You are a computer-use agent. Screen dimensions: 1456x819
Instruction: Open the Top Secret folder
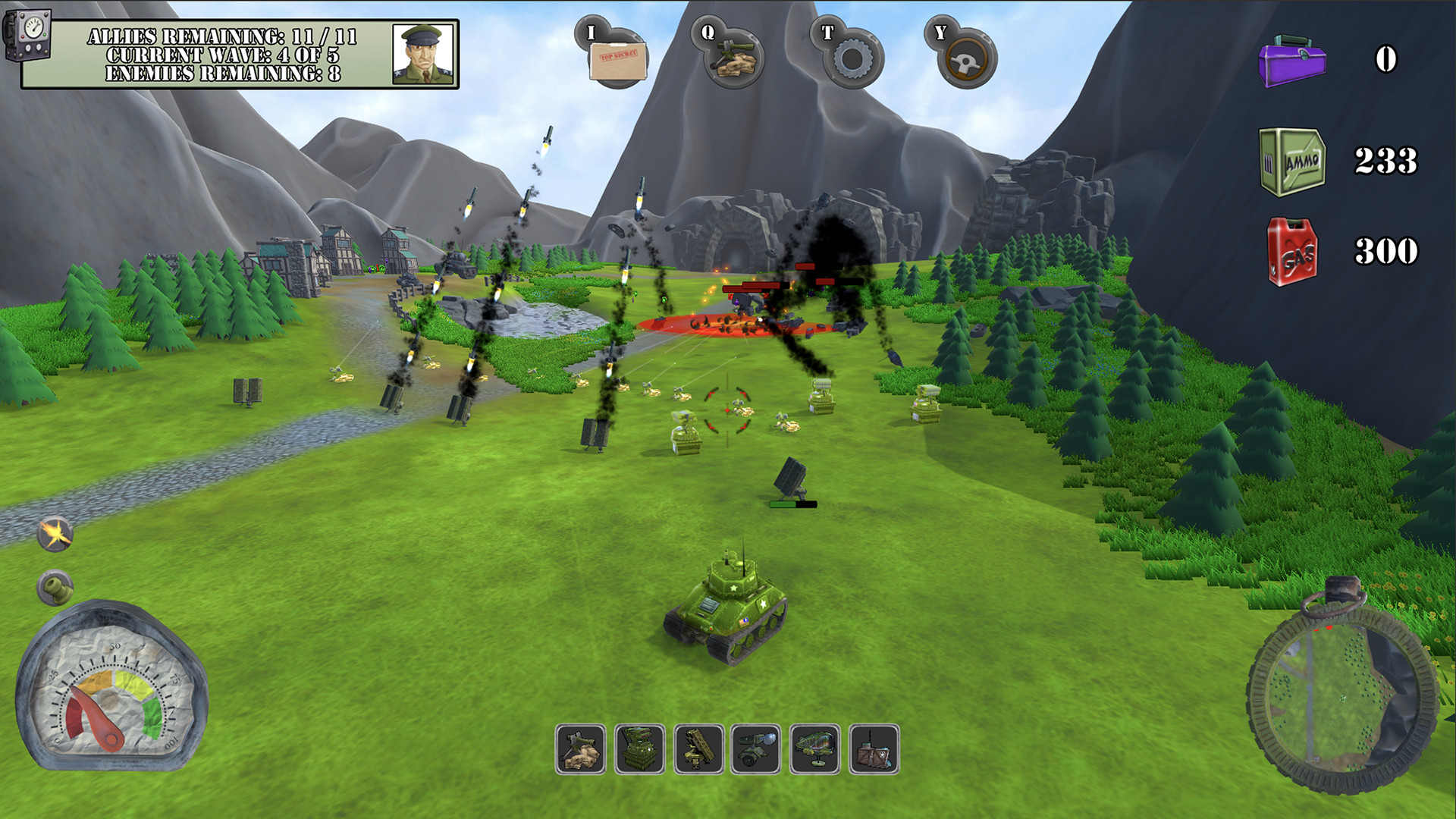[617, 60]
